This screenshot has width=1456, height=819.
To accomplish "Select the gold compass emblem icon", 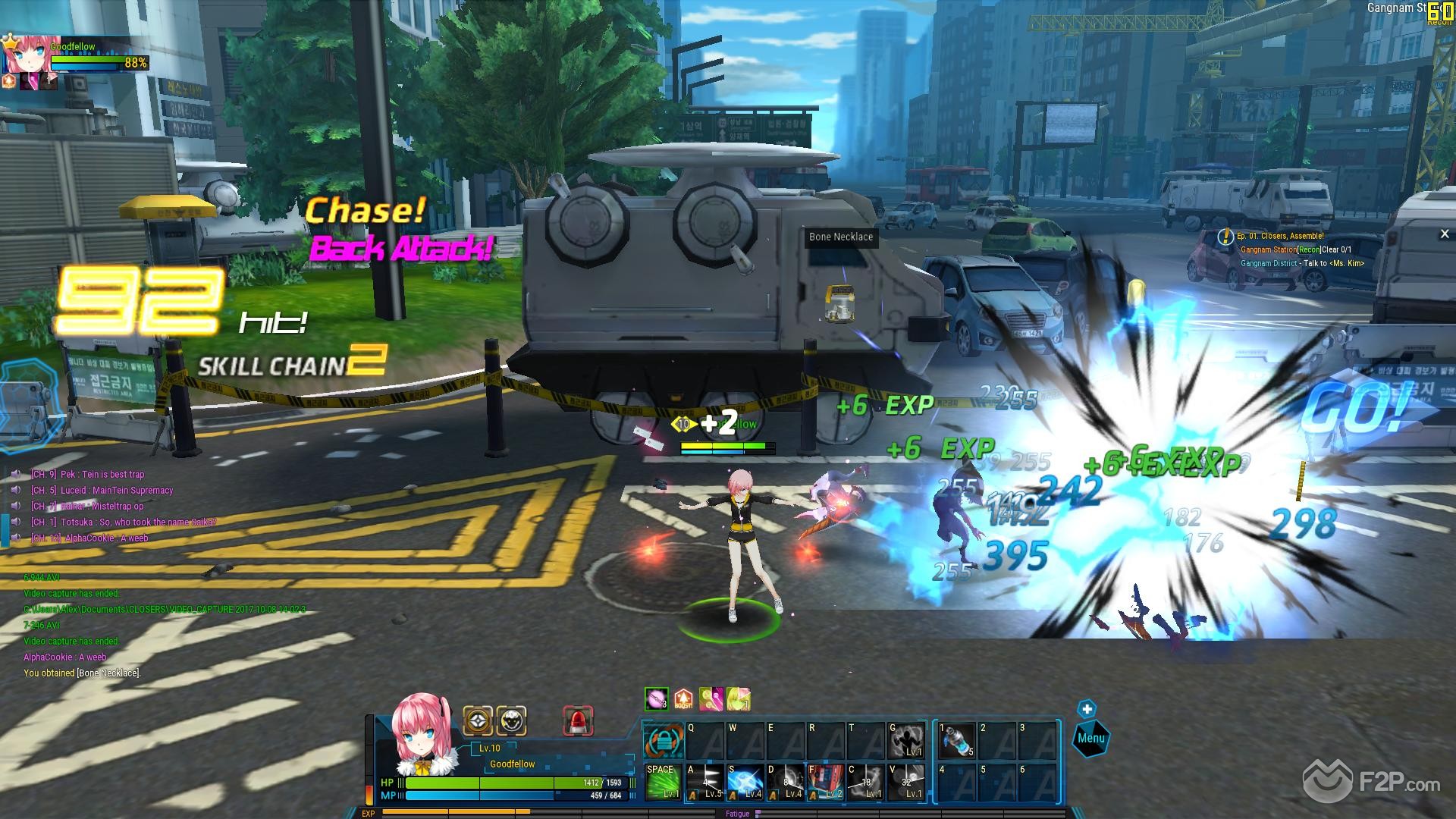I will point(478,721).
